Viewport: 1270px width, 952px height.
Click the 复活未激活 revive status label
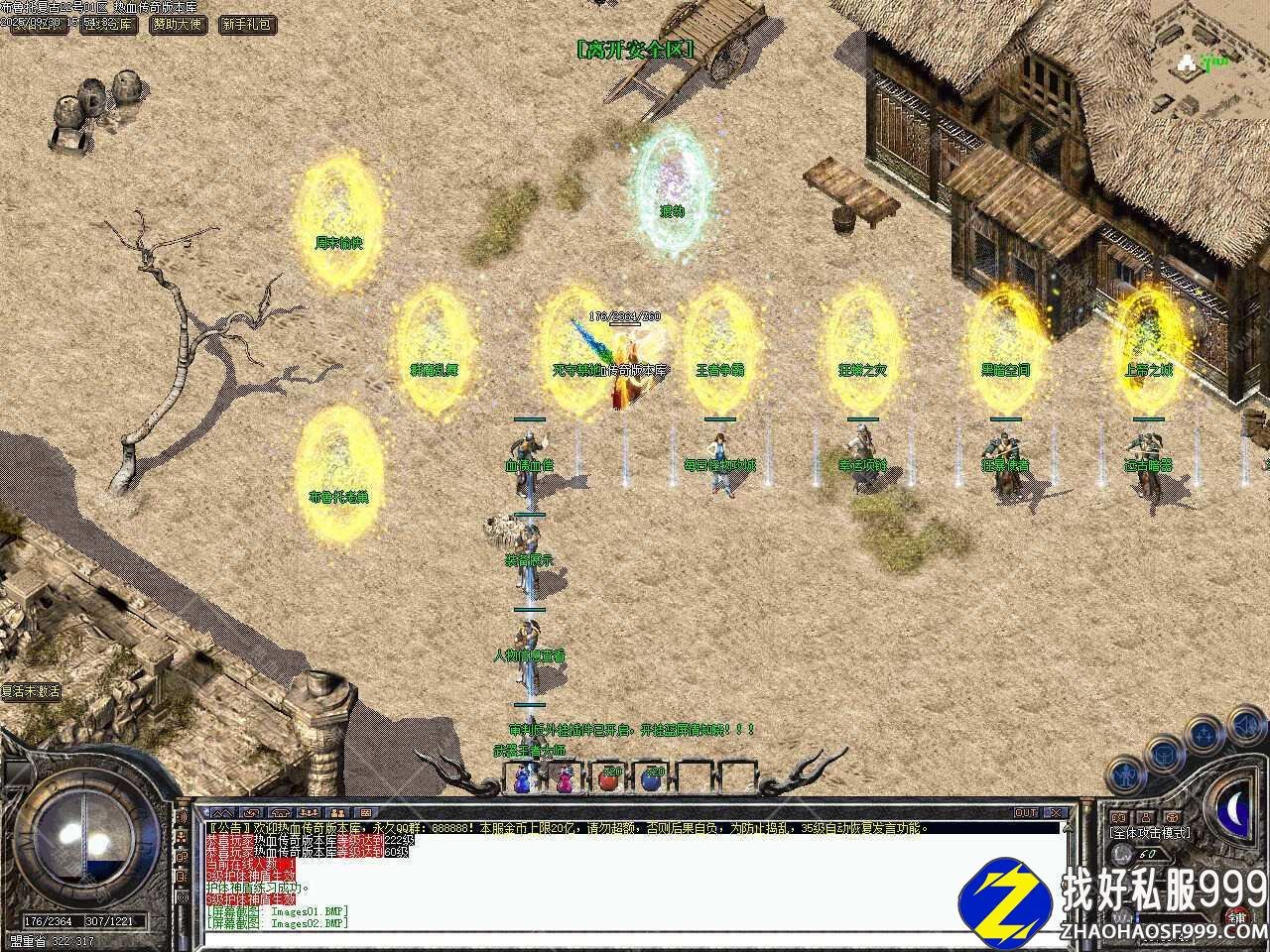[31, 691]
